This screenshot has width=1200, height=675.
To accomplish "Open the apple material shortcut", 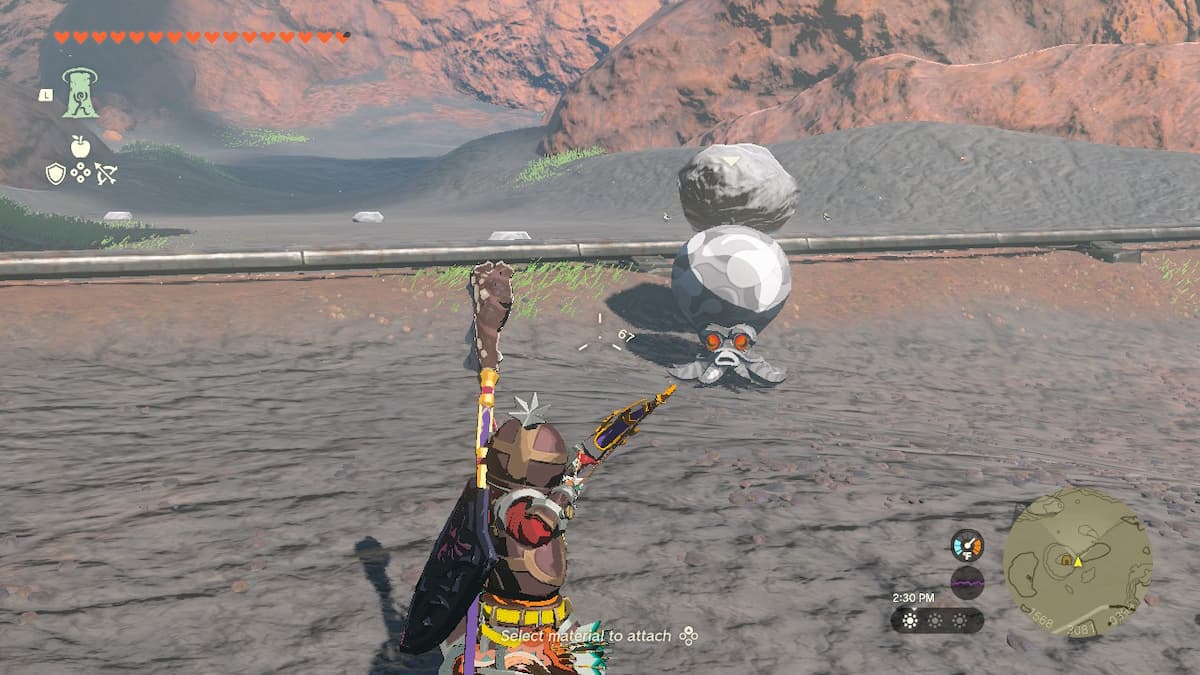I will [x=80, y=147].
